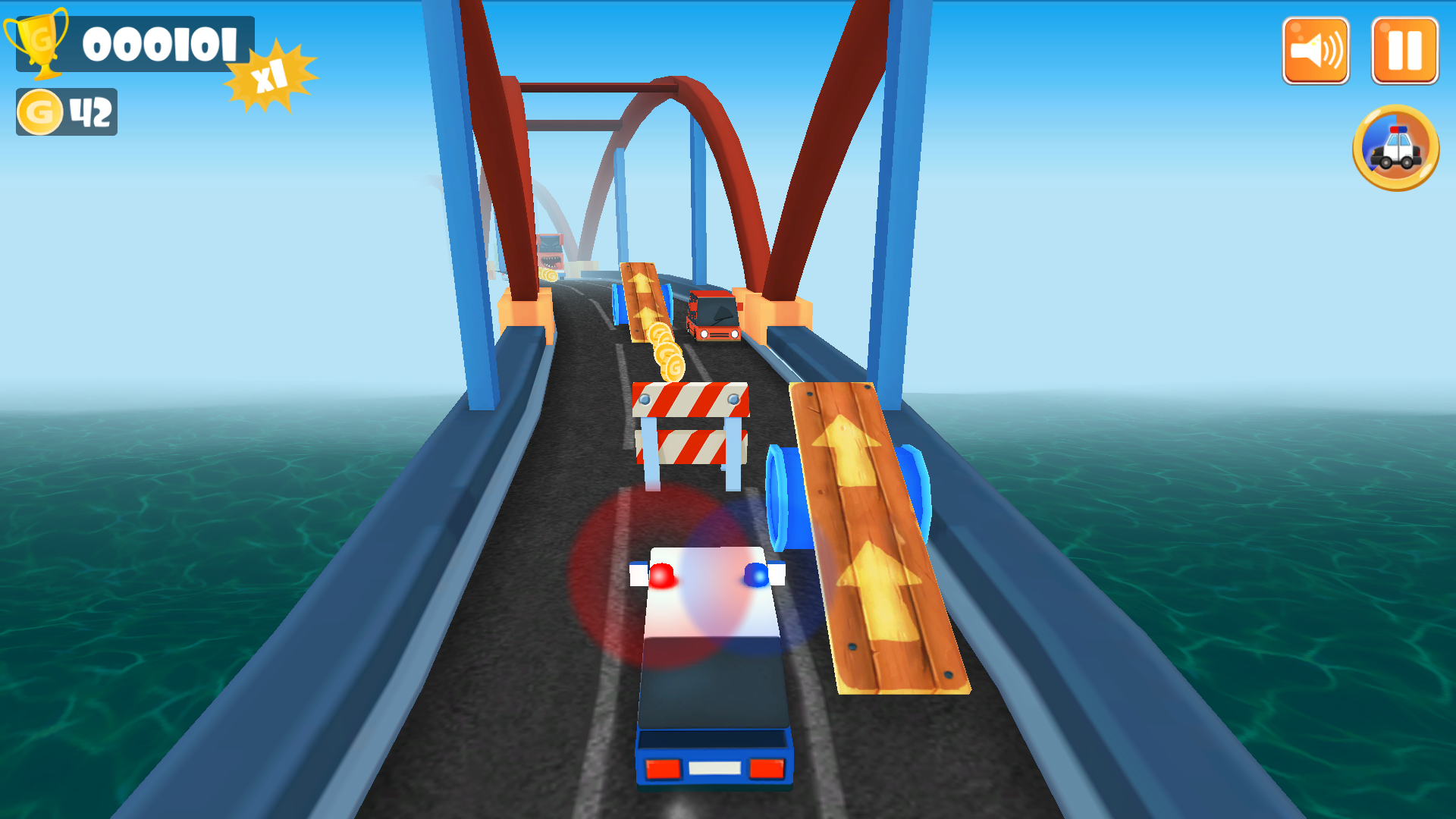The width and height of the screenshot is (1456, 819).
Task: Tap the gold coin icon showing 42
Action: (x=42, y=111)
